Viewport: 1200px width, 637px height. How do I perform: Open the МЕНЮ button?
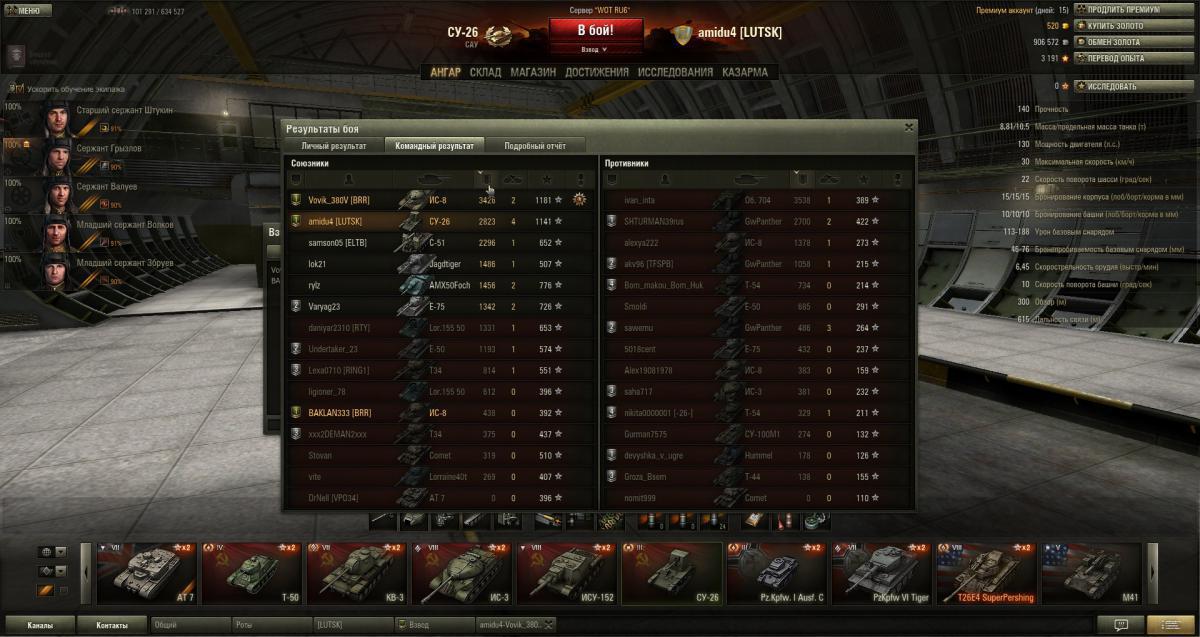tap(27, 11)
